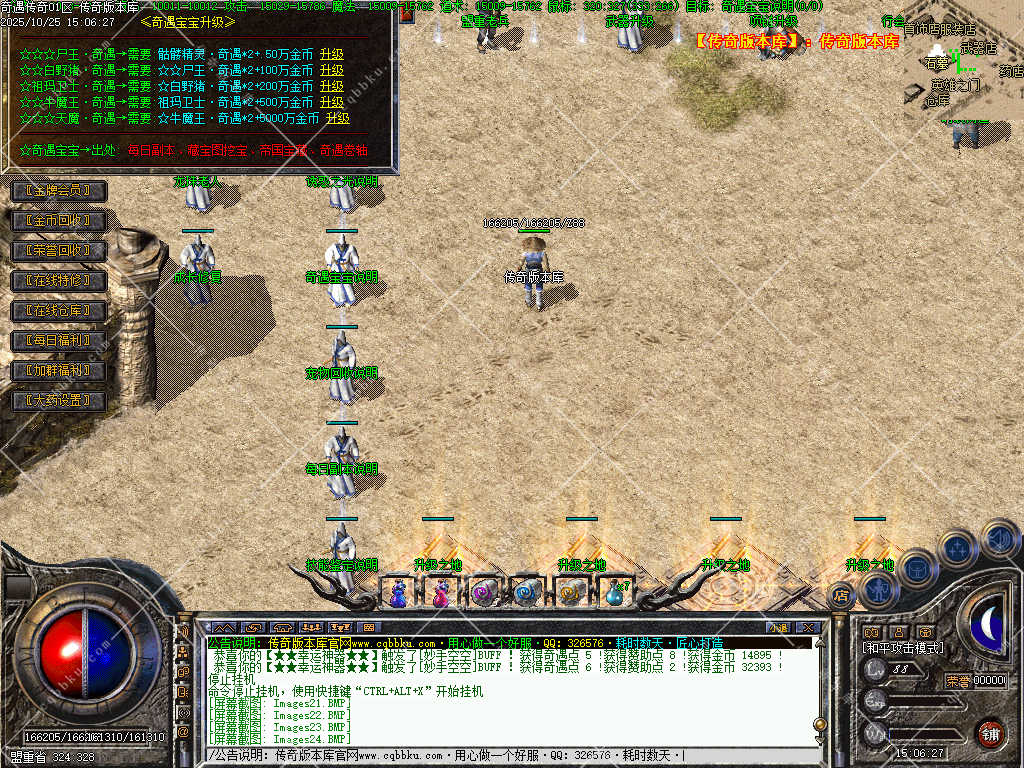1024x768 pixels.
Task: Select the orange spiral scroll hotbar slot
Action: pos(571,593)
